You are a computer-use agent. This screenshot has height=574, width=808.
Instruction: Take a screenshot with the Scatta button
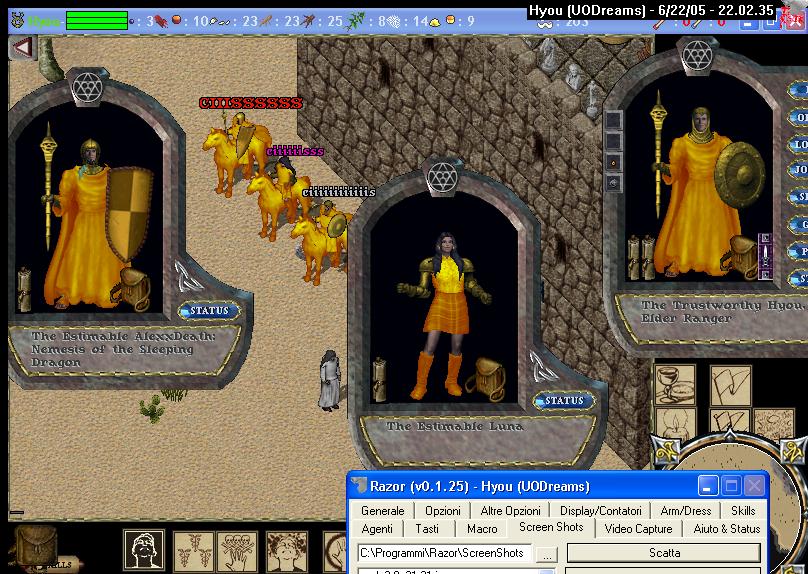click(x=664, y=553)
